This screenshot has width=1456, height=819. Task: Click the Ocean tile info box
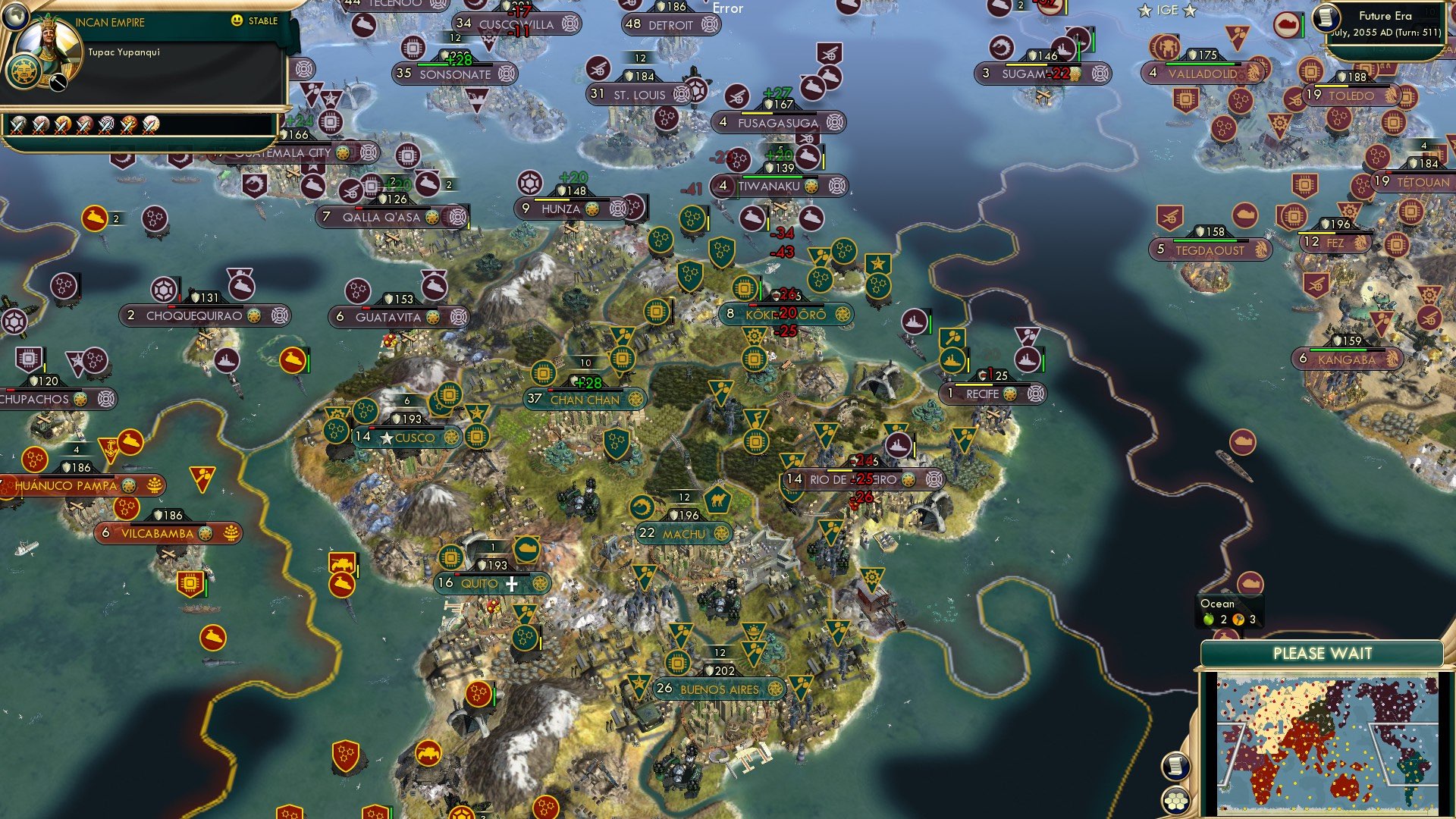(x=1230, y=611)
